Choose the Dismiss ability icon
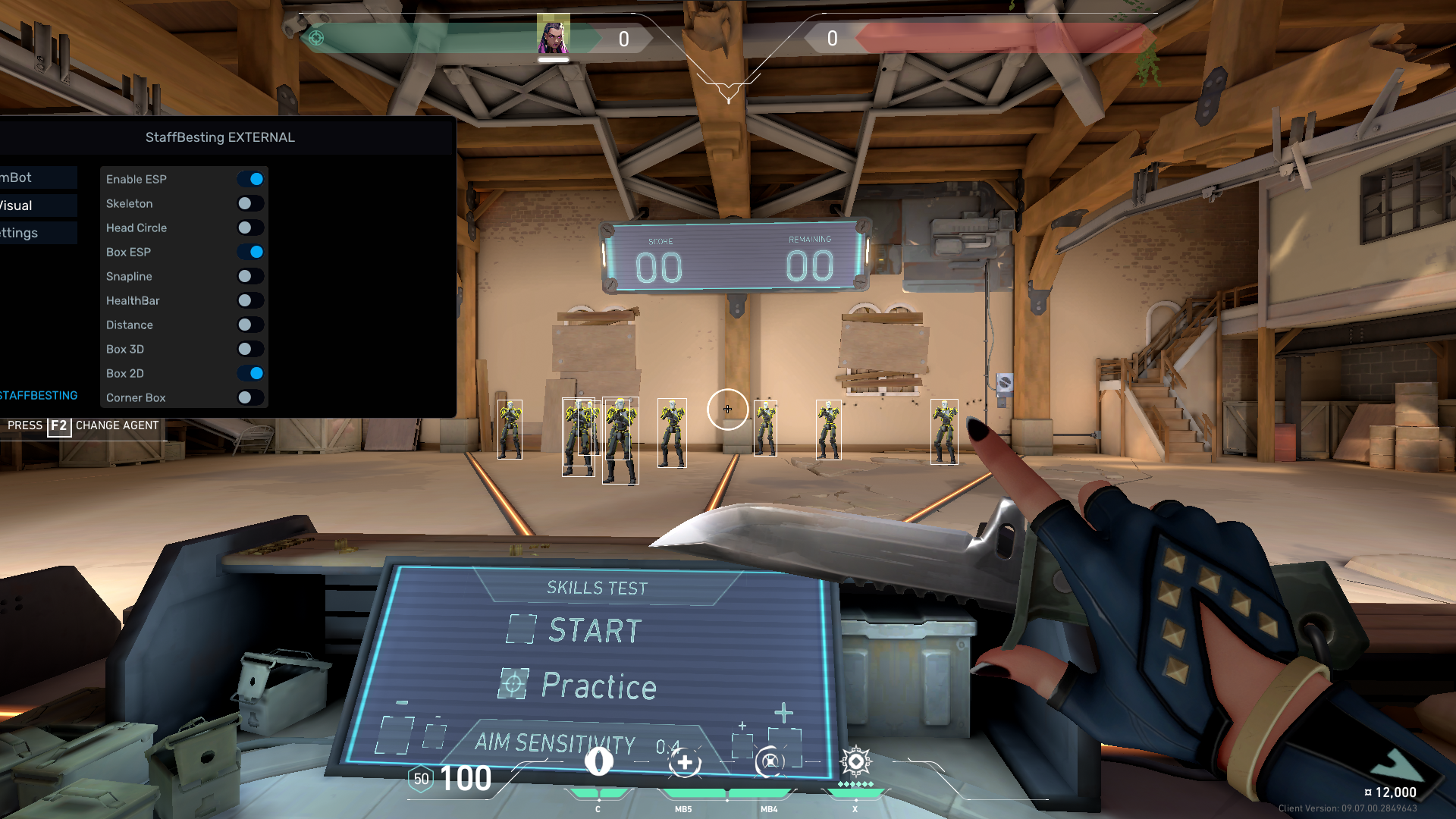Viewport: 1456px width, 819px height. pos(769,761)
